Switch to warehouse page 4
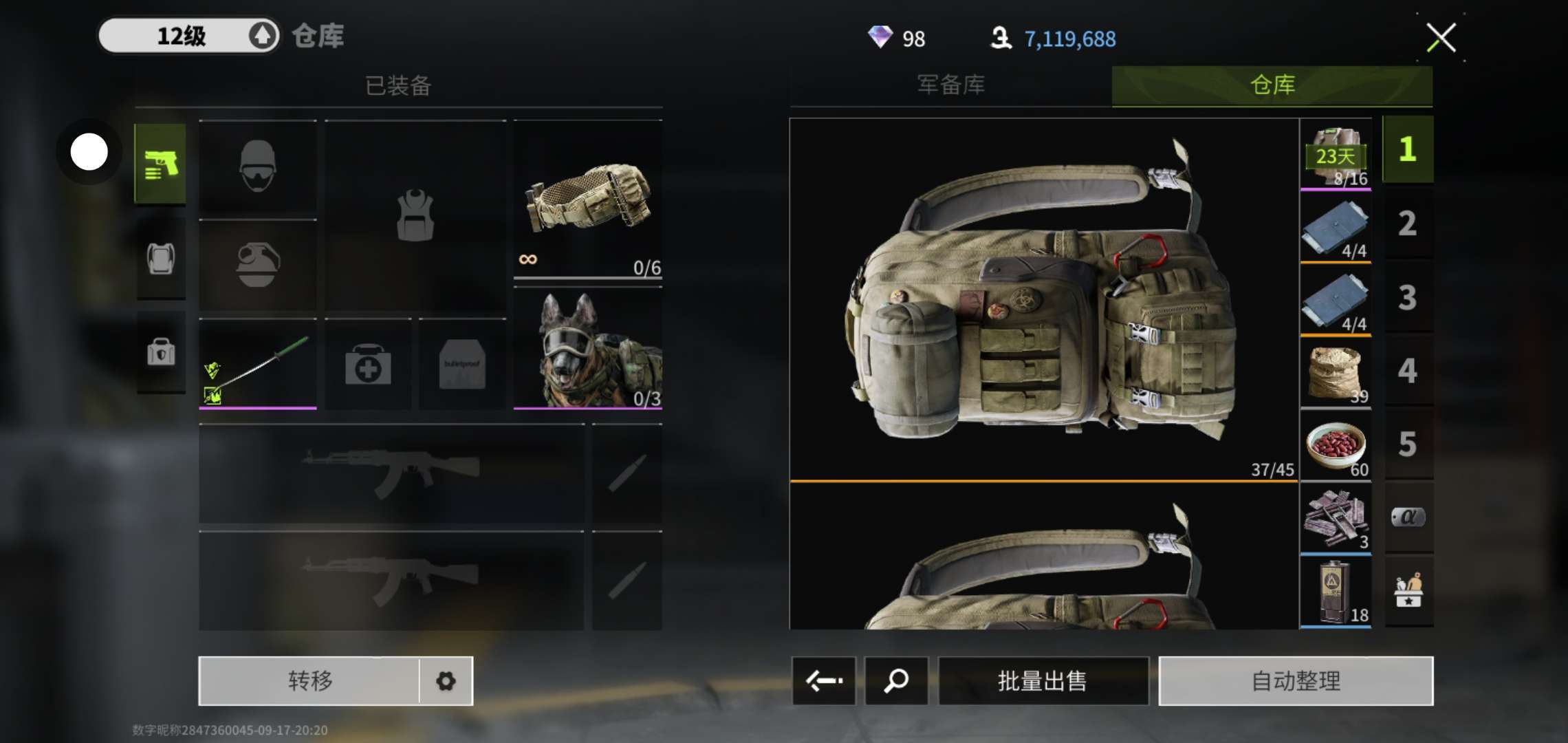The width and height of the screenshot is (1568, 743). tap(1407, 371)
